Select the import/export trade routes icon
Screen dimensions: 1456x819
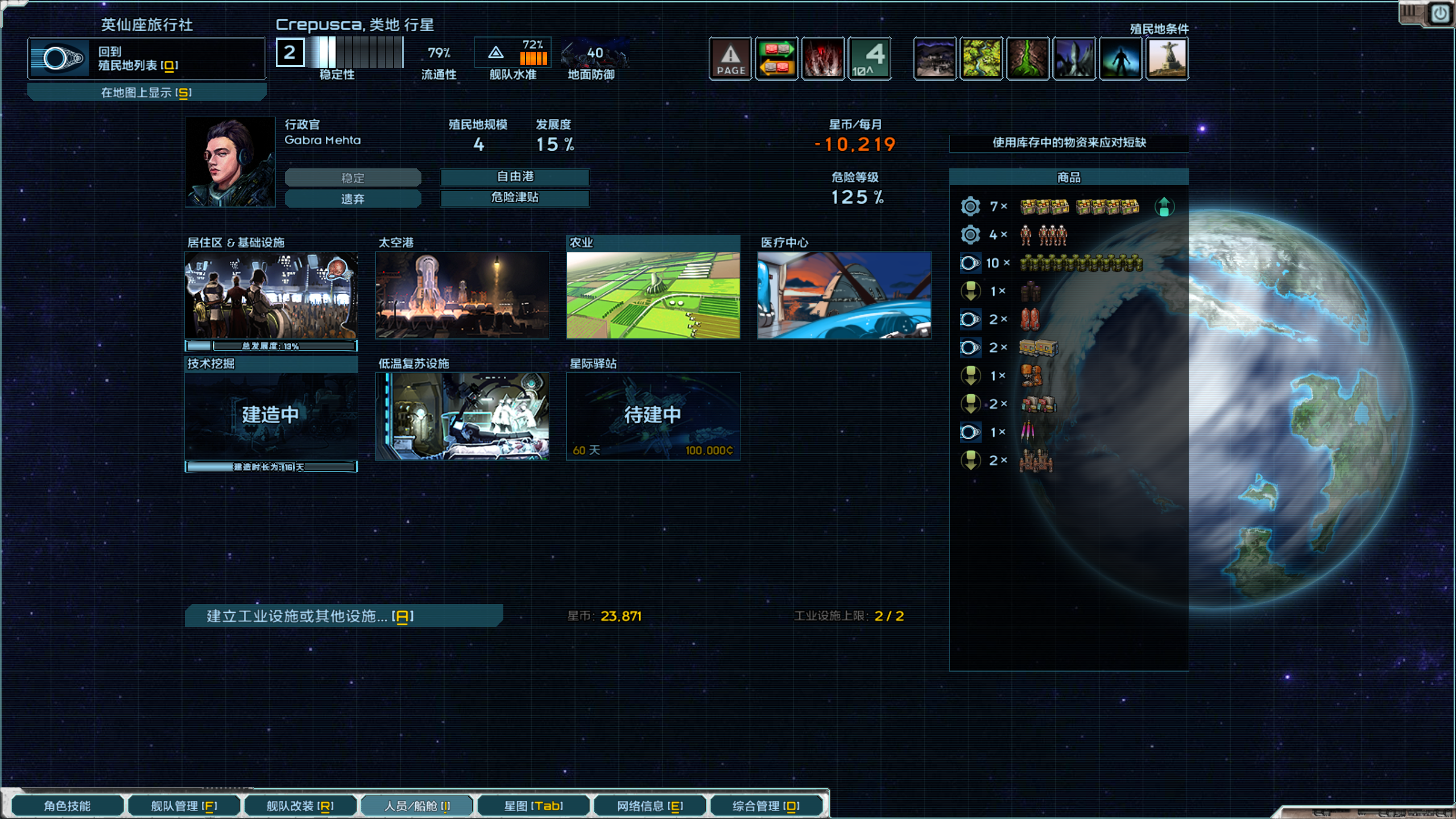click(x=776, y=59)
